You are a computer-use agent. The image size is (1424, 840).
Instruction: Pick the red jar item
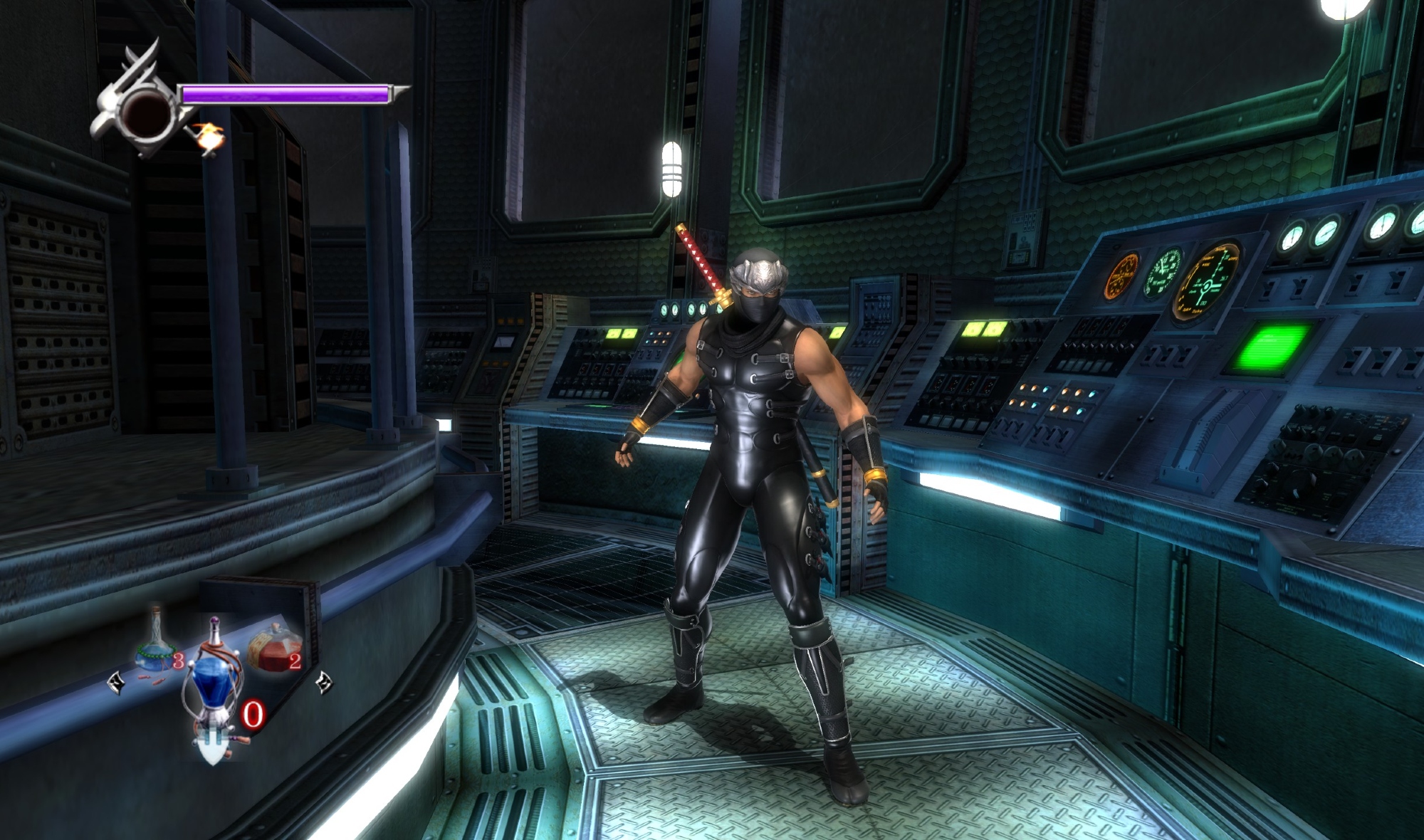pos(273,648)
